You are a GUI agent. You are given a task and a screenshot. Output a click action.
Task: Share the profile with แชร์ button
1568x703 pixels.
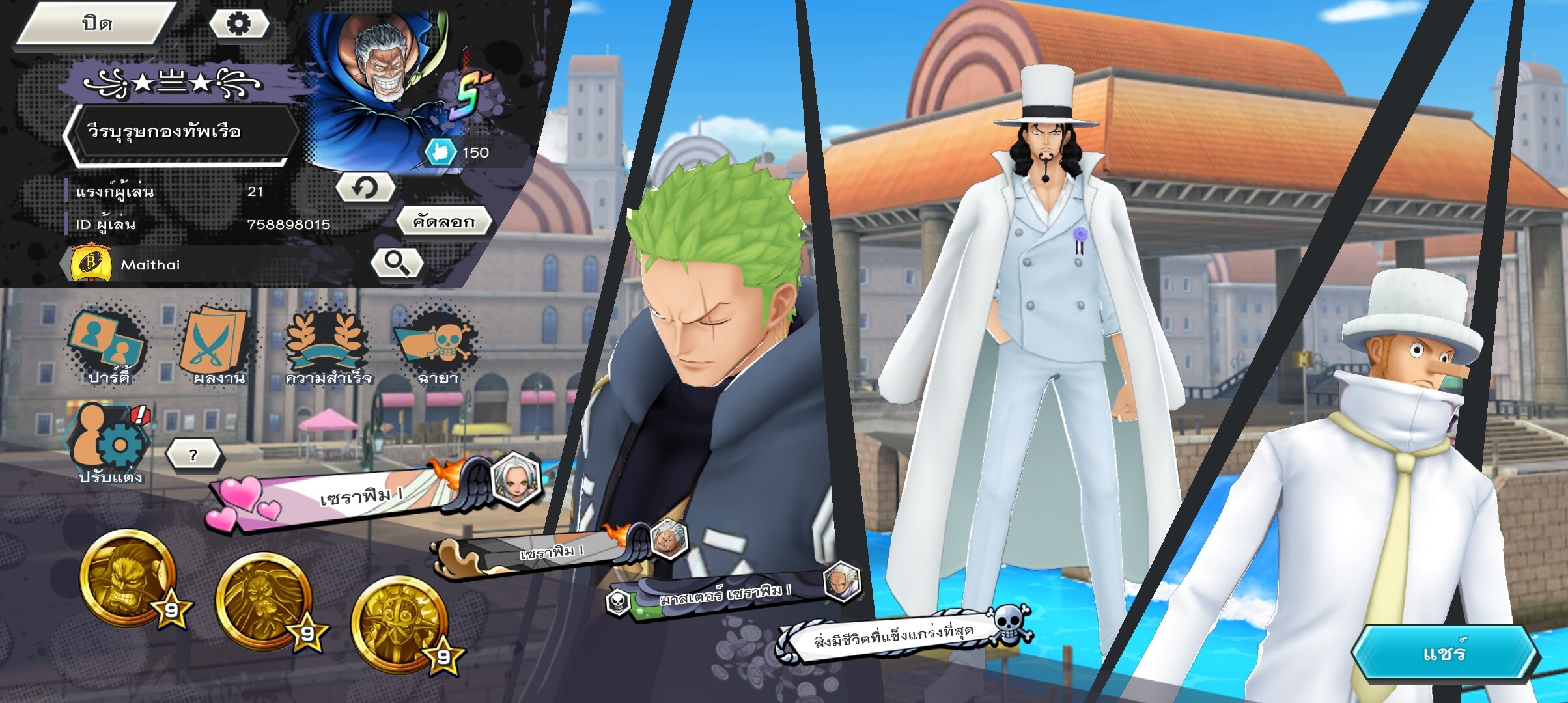click(x=1444, y=654)
